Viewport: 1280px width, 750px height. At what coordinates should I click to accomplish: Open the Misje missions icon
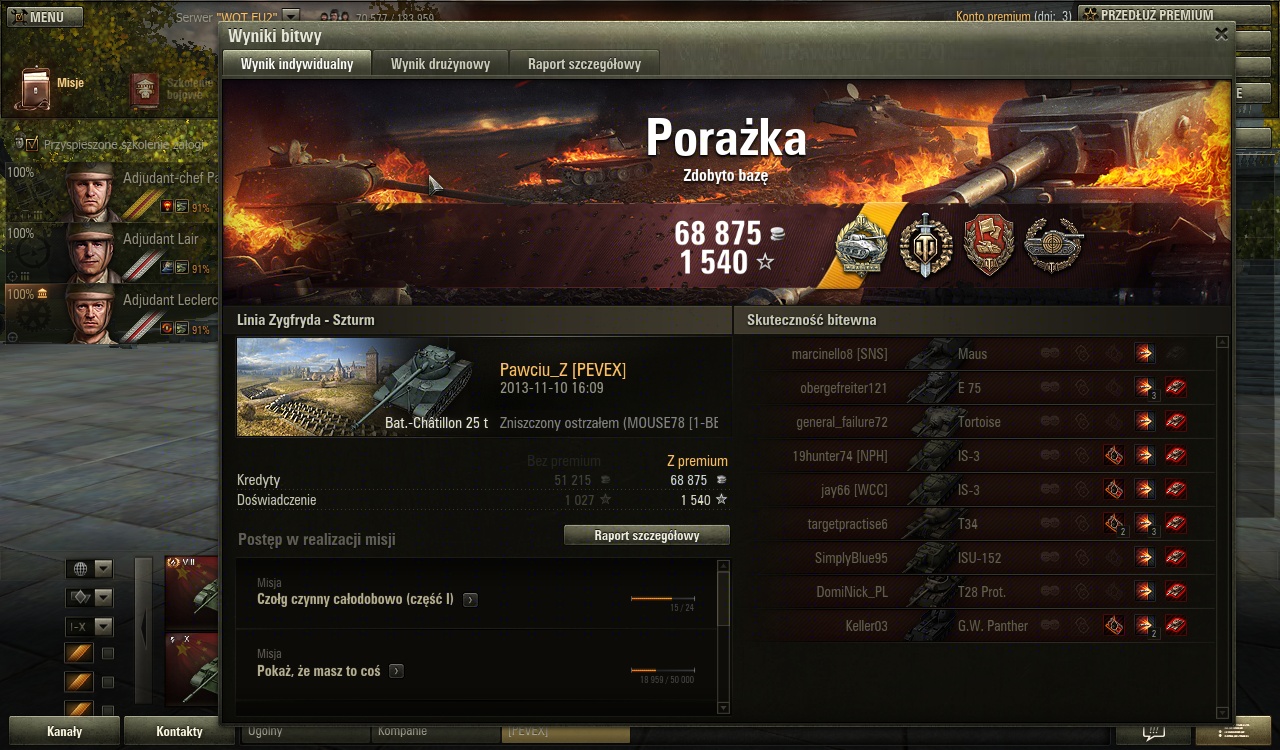click(36, 88)
